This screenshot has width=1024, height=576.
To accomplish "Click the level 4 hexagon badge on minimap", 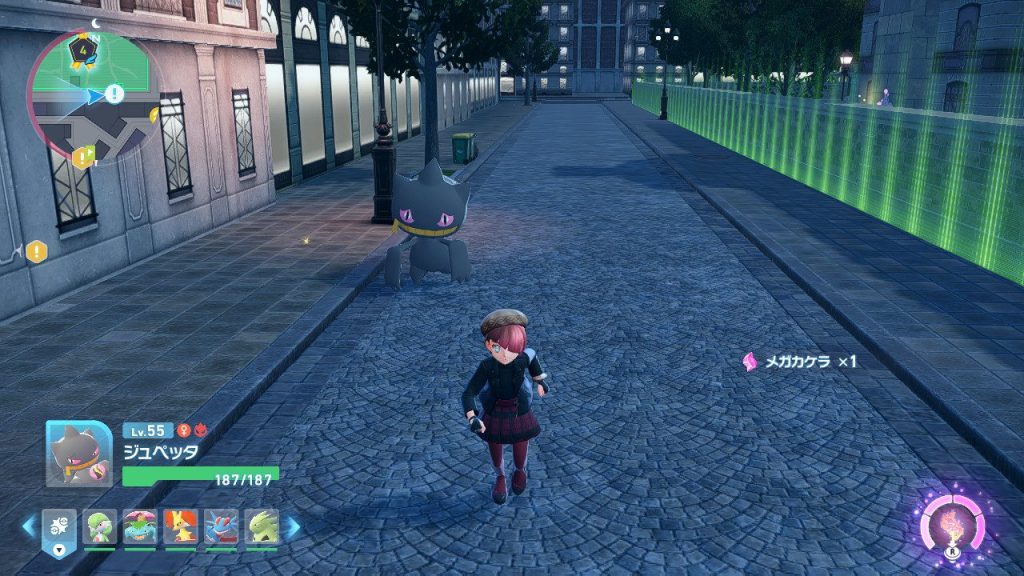I will coord(82,49).
